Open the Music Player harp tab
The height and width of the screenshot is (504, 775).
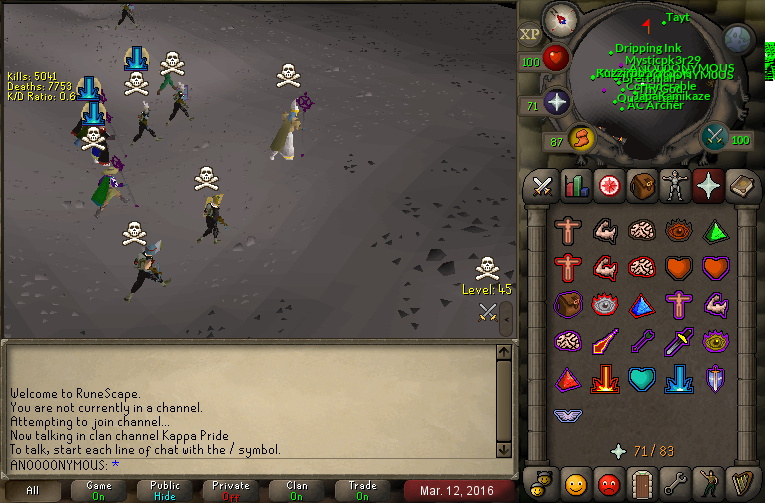(741, 484)
